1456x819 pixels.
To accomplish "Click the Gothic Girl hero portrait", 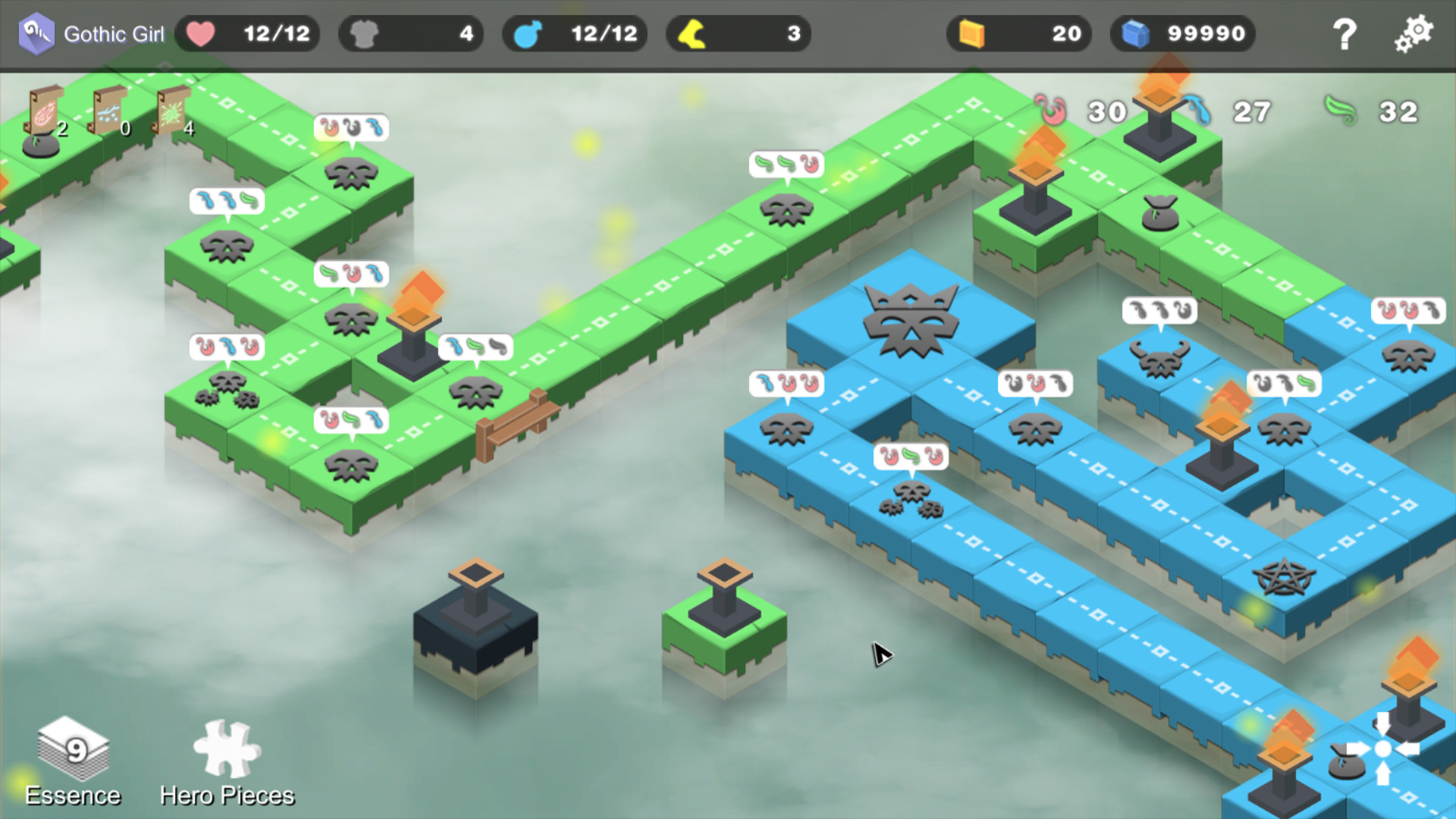I will click(38, 33).
